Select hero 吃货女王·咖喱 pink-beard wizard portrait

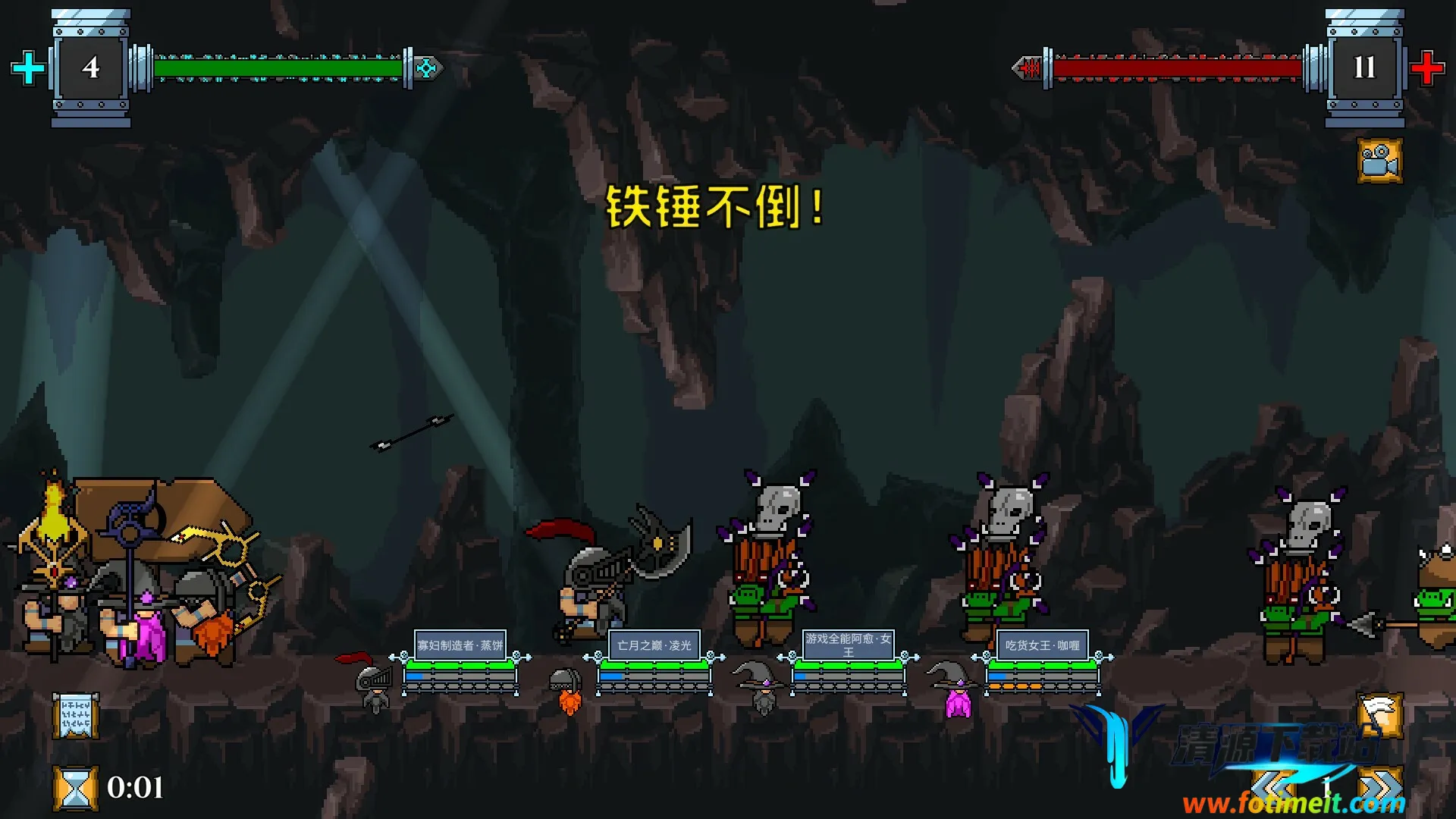pos(956,689)
